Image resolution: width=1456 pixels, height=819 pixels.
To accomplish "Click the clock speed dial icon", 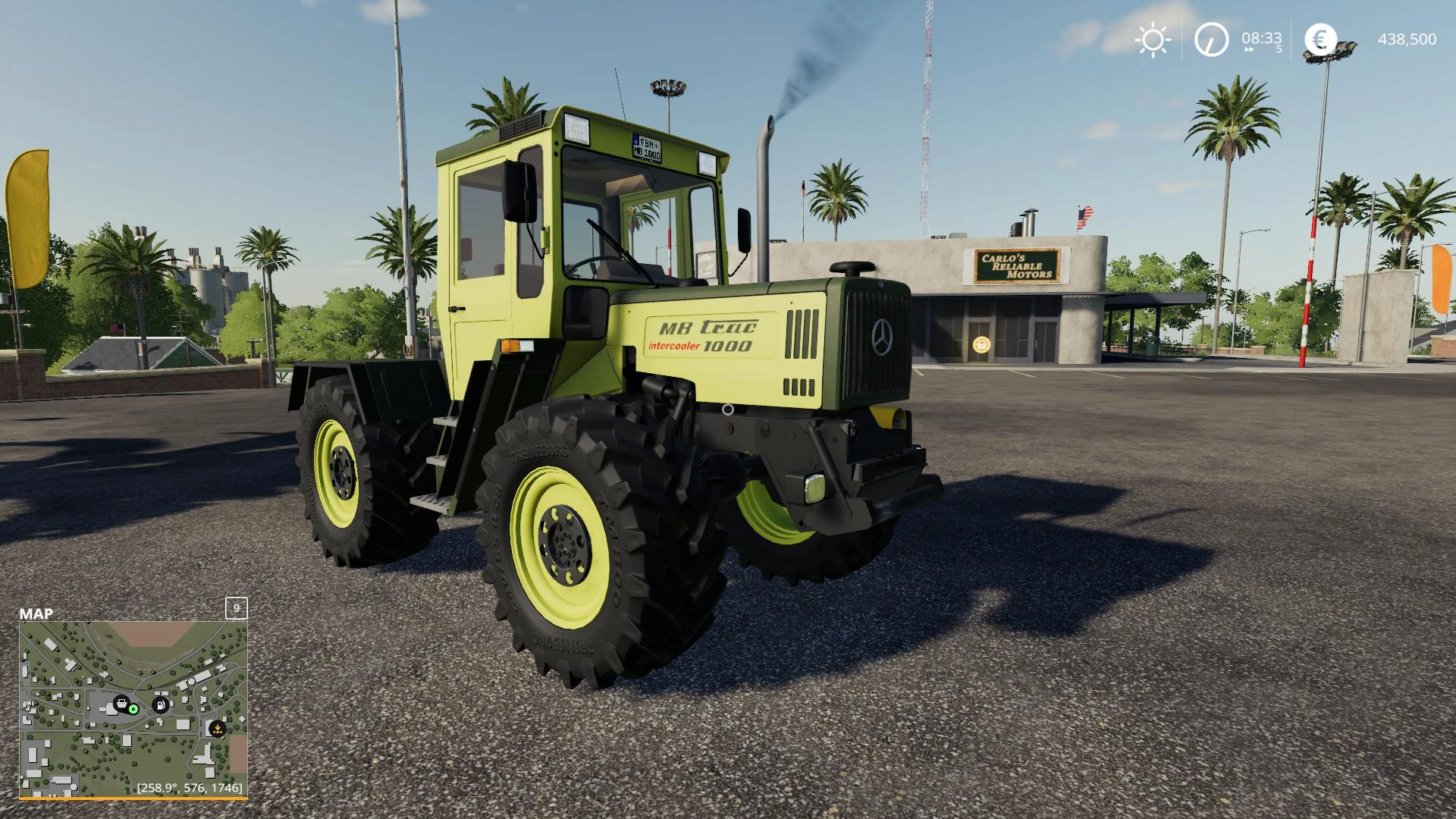I will point(1212,39).
